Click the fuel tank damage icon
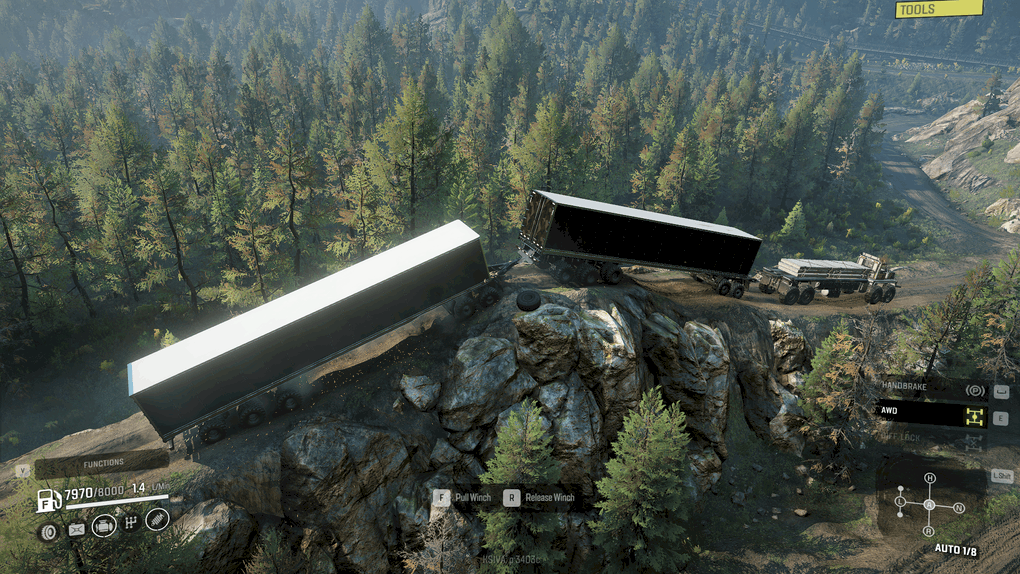Image resolution: width=1020 pixels, height=574 pixels. click(76, 530)
